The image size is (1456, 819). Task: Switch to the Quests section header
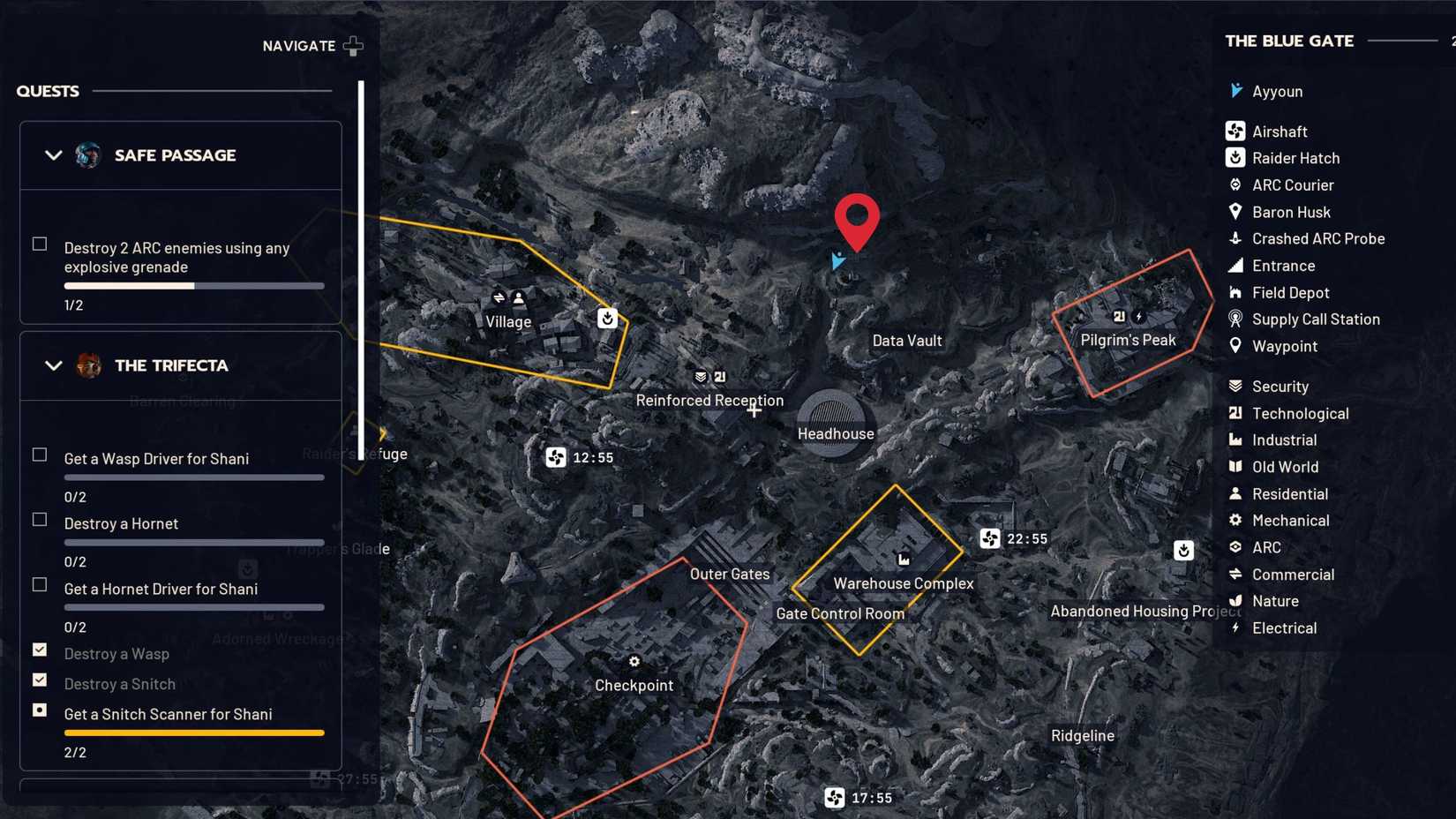click(x=47, y=90)
